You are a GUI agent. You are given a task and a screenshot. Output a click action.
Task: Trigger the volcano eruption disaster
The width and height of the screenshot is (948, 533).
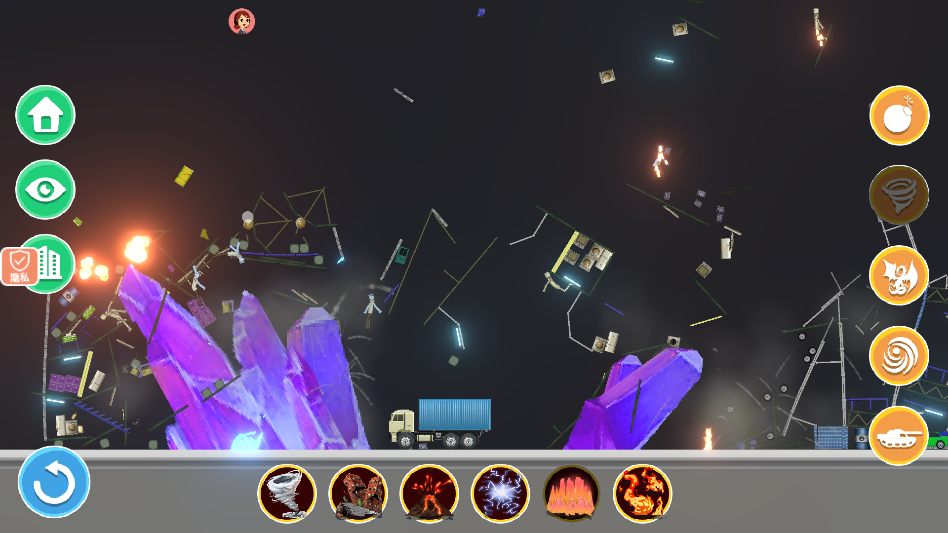pos(429,493)
